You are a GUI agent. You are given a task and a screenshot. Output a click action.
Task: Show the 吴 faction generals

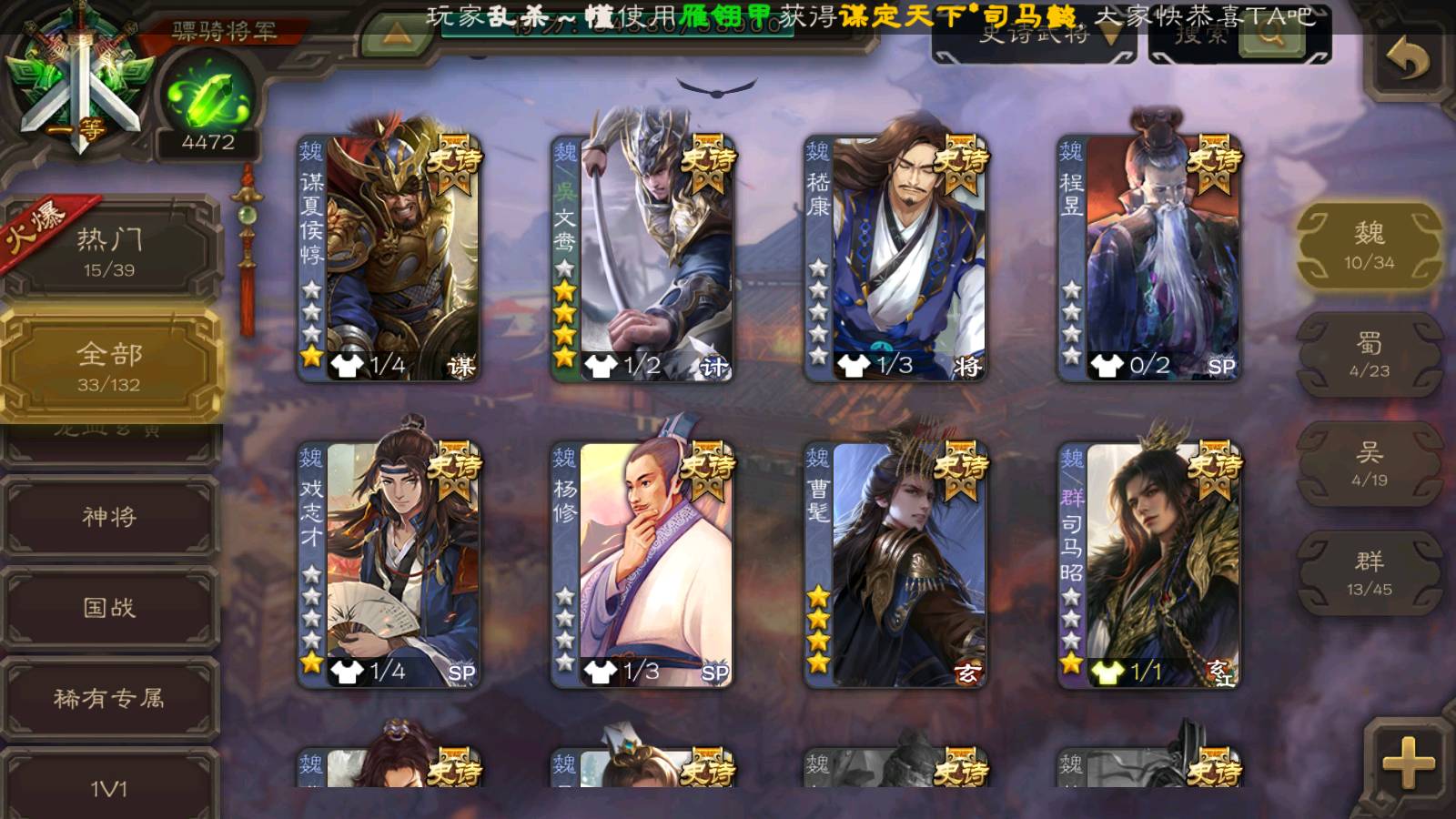(x=1369, y=464)
